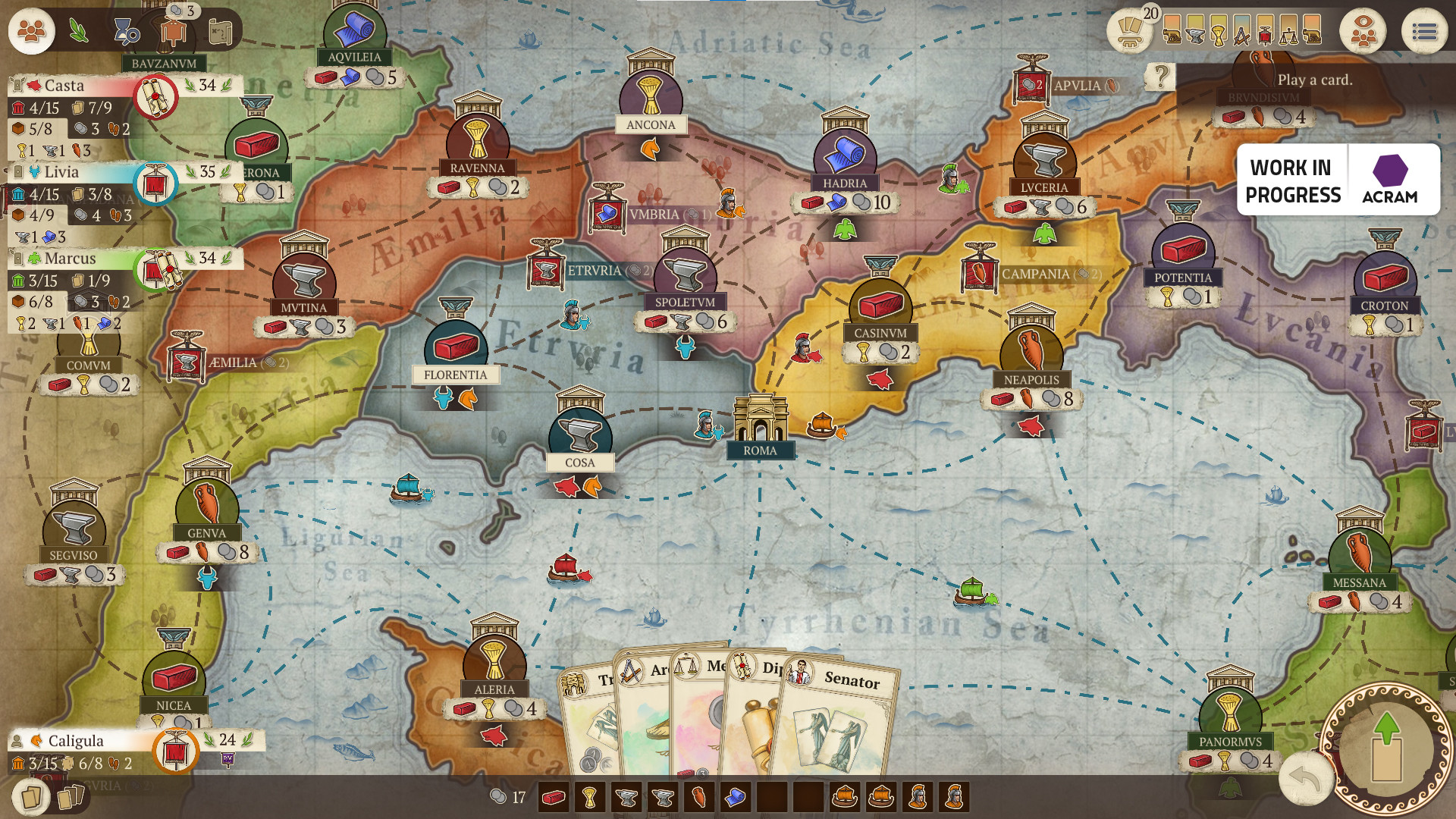Show the green laurel scoring view
Viewport: 1456px width, 819px height.
click(78, 31)
